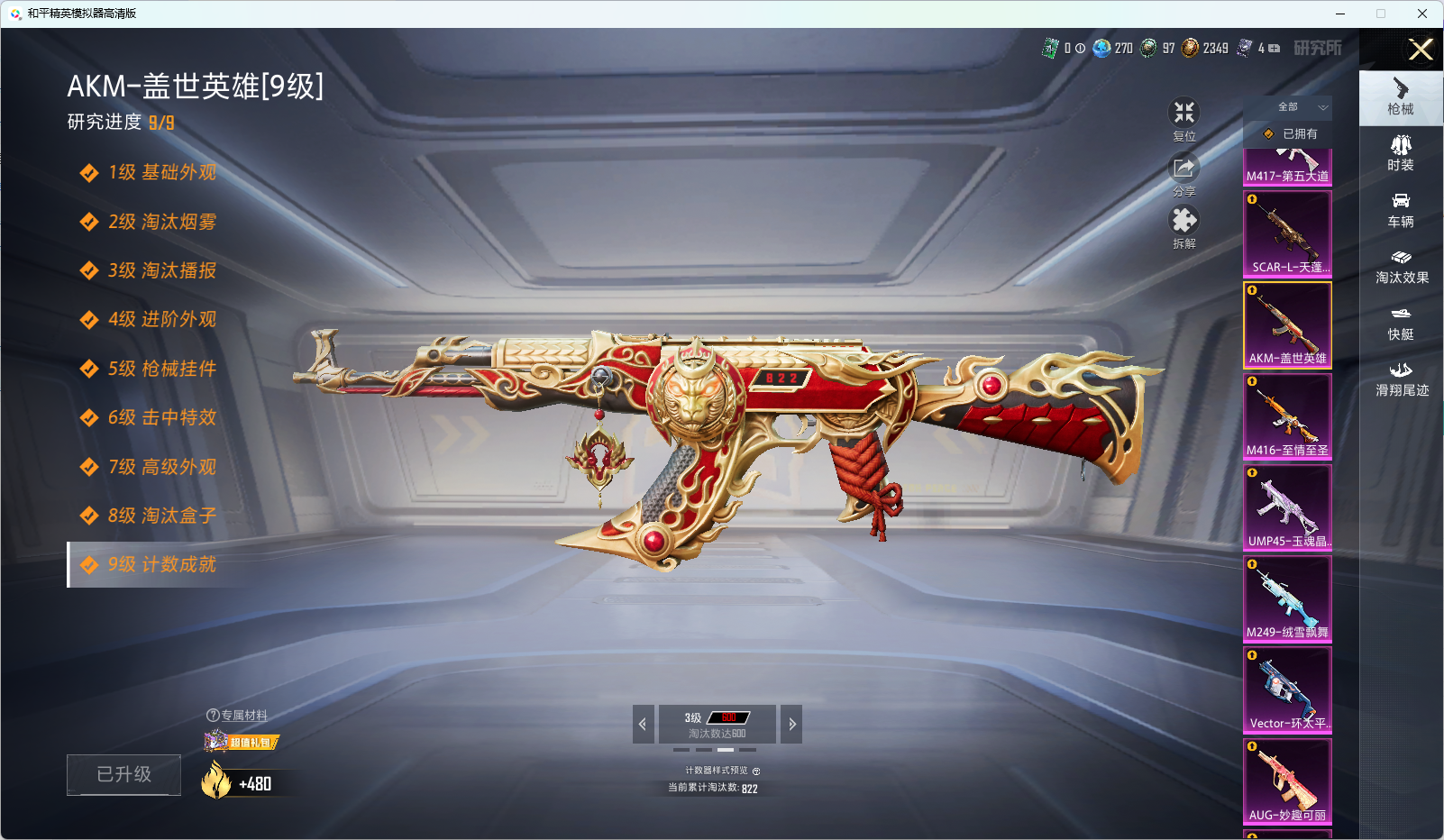Viewport: 1444px width, 840px height.
Task: Open the 时装 outfits tab
Action: (1401, 153)
